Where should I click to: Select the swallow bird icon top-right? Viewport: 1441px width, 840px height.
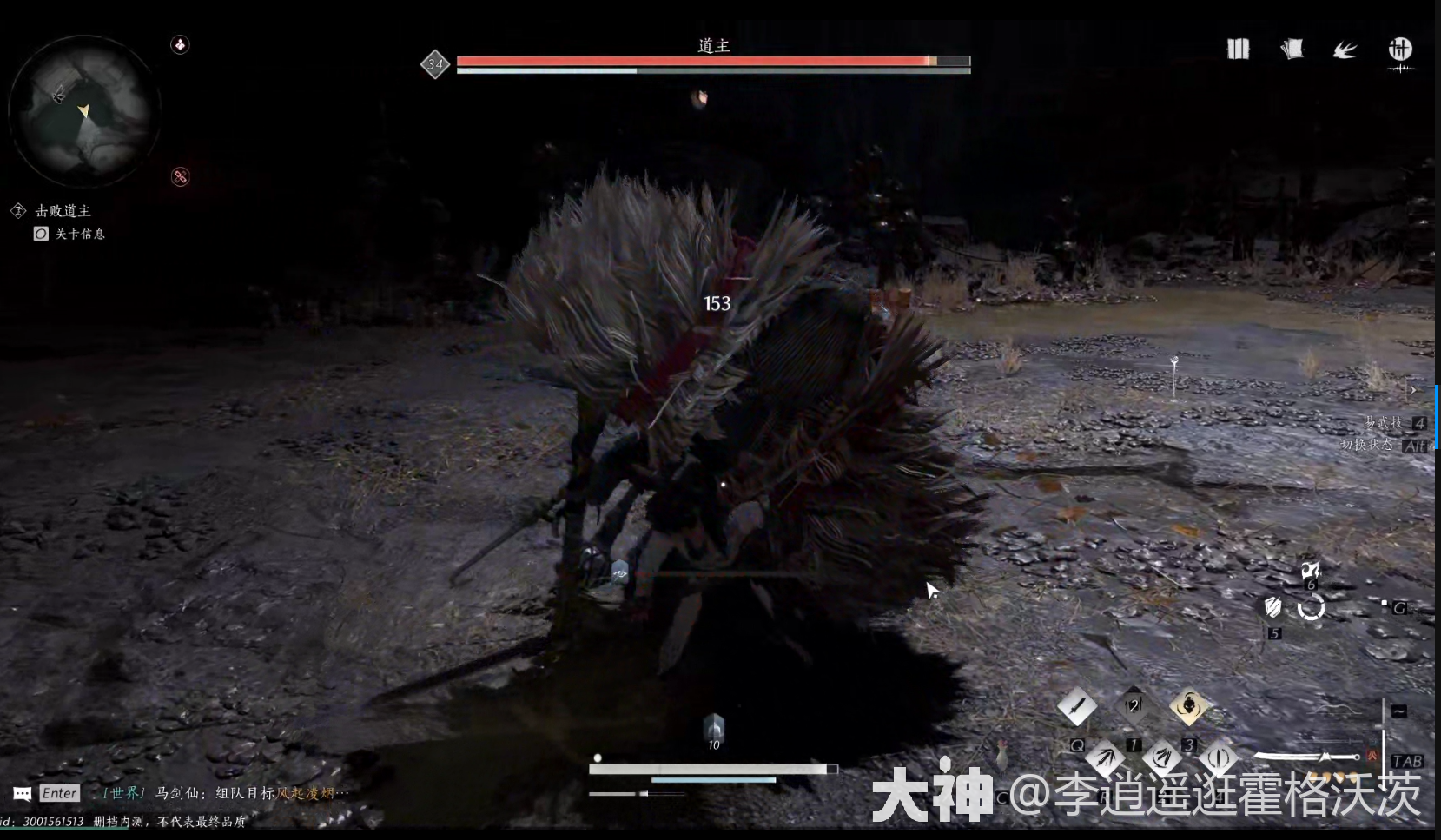pos(1344,50)
